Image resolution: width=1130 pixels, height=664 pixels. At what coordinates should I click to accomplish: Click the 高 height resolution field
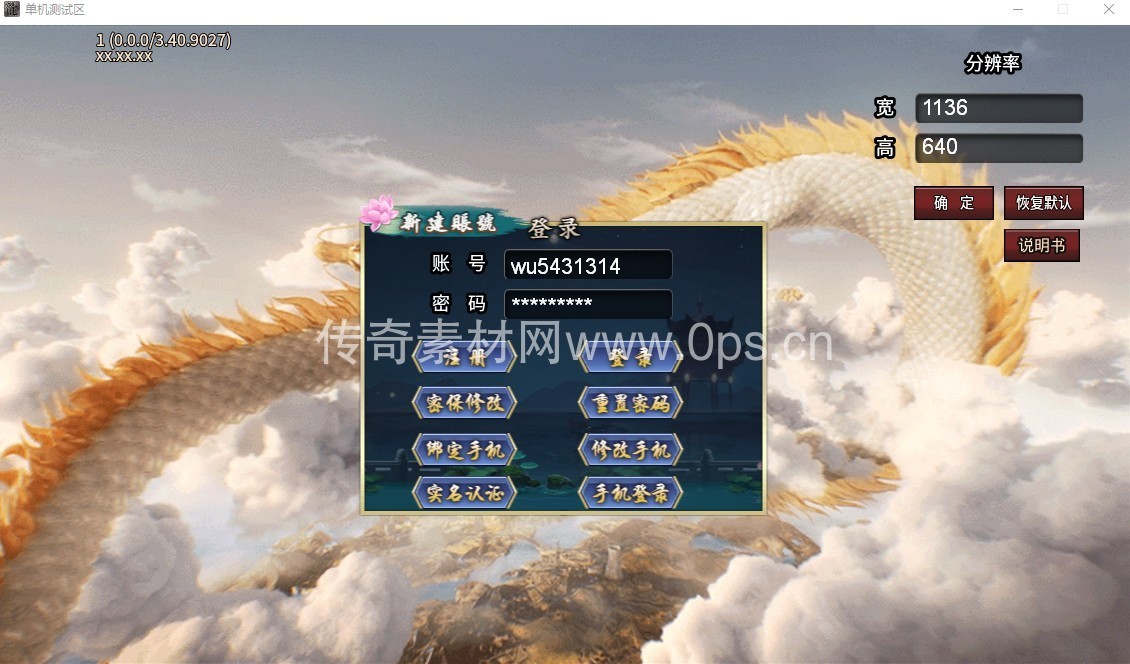(998, 148)
